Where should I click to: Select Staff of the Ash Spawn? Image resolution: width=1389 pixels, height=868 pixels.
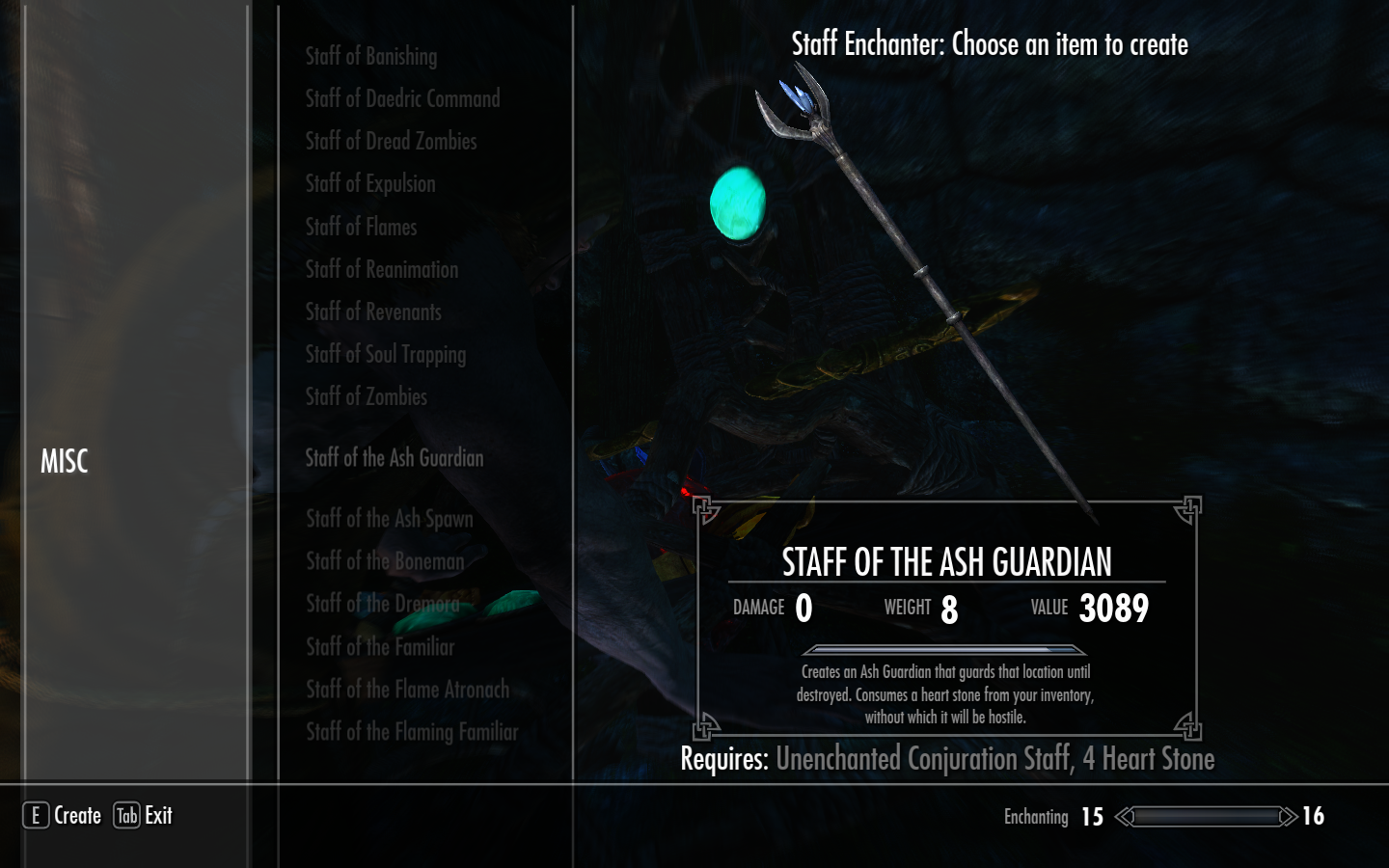[390, 519]
